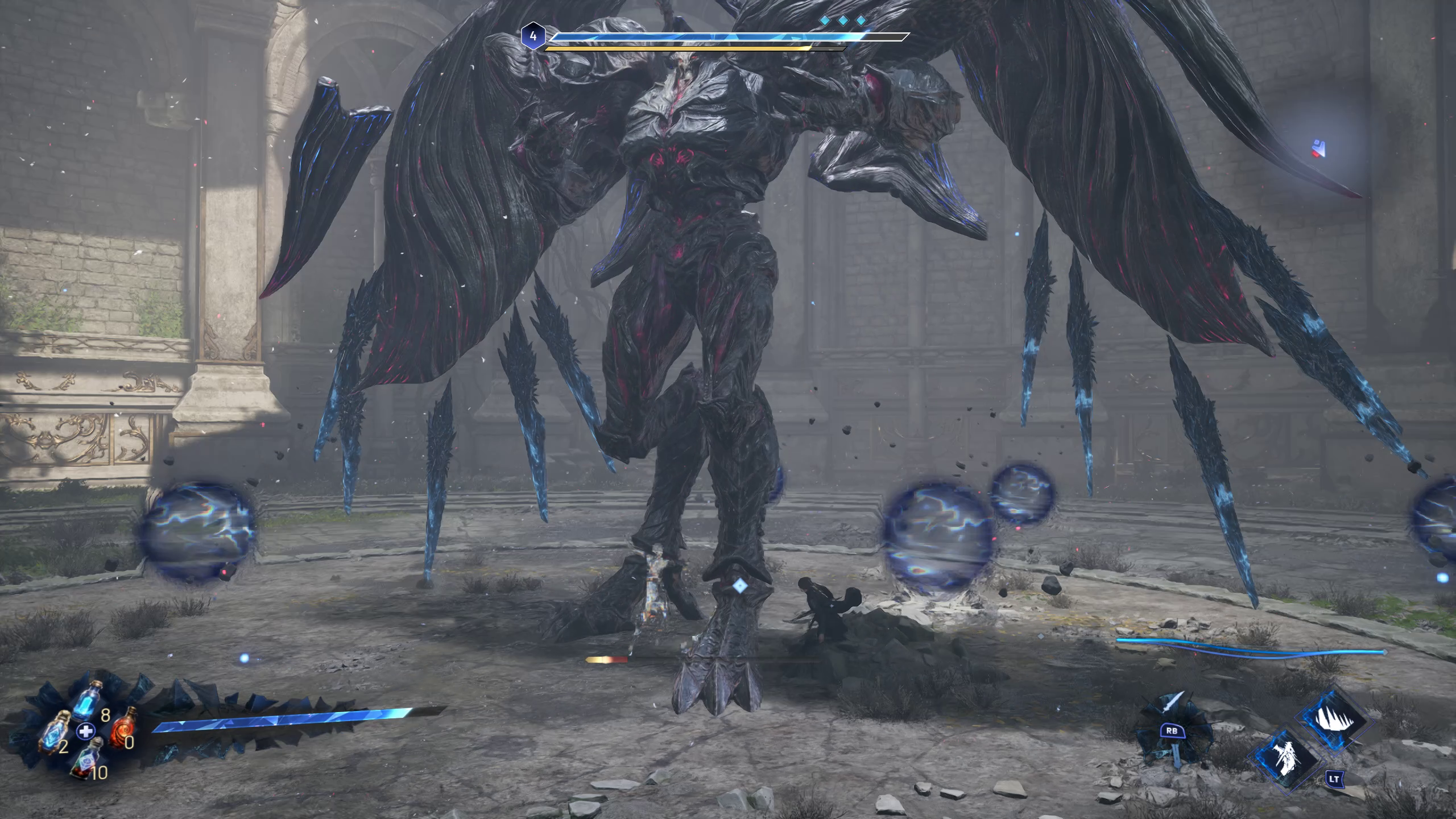
Task: Trigger the winged figure ability icon
Action: coord(1285,758)
